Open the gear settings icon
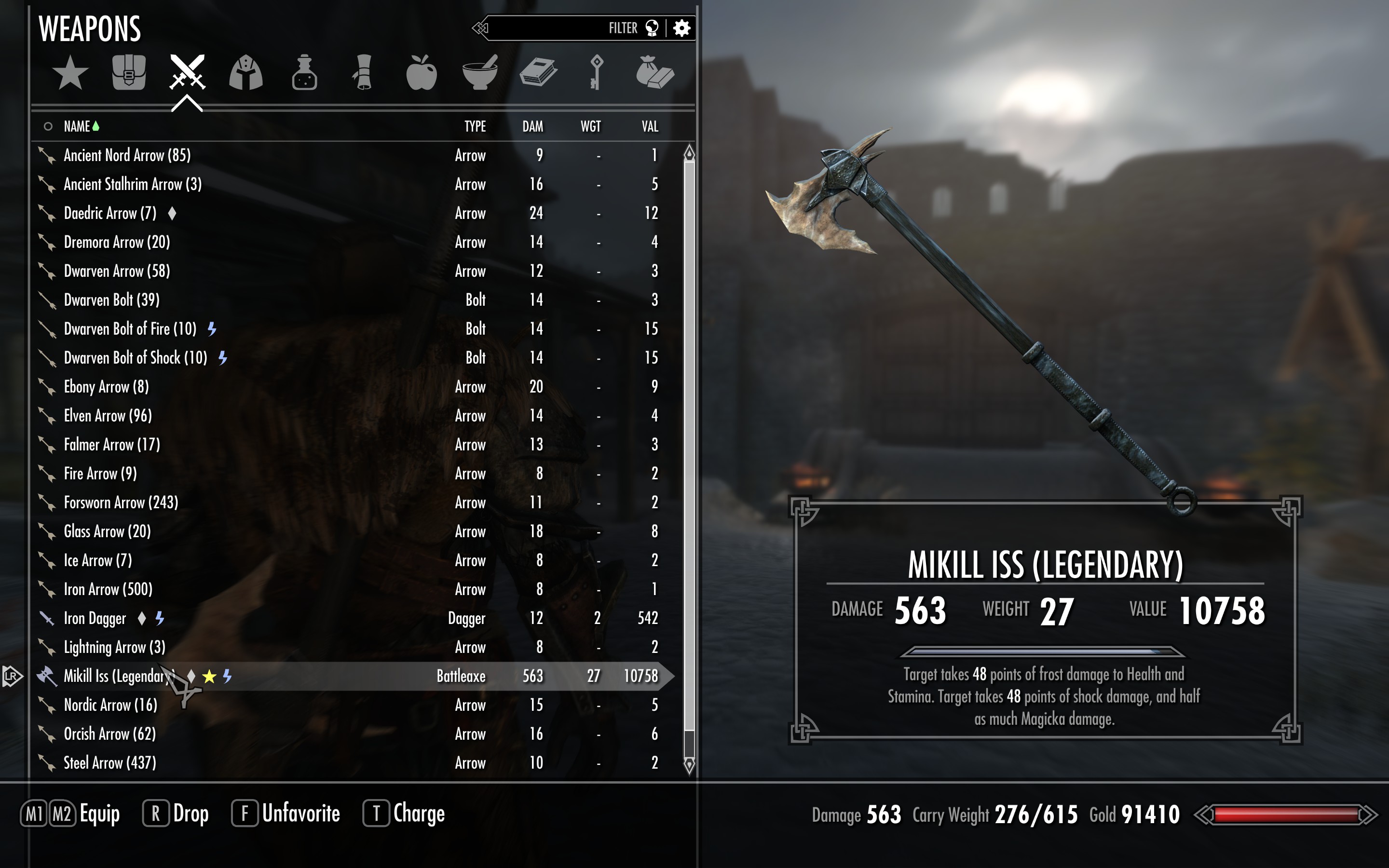 tap(681, 28)
